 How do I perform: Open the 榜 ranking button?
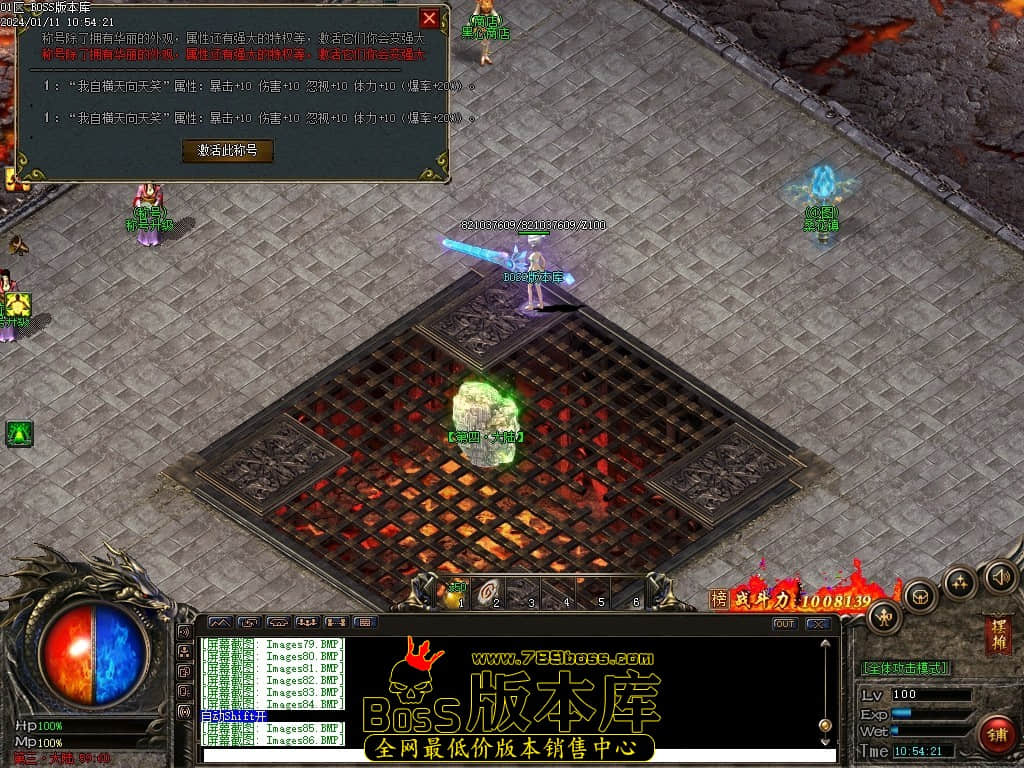pyautogui.click(x=719, y=598)
